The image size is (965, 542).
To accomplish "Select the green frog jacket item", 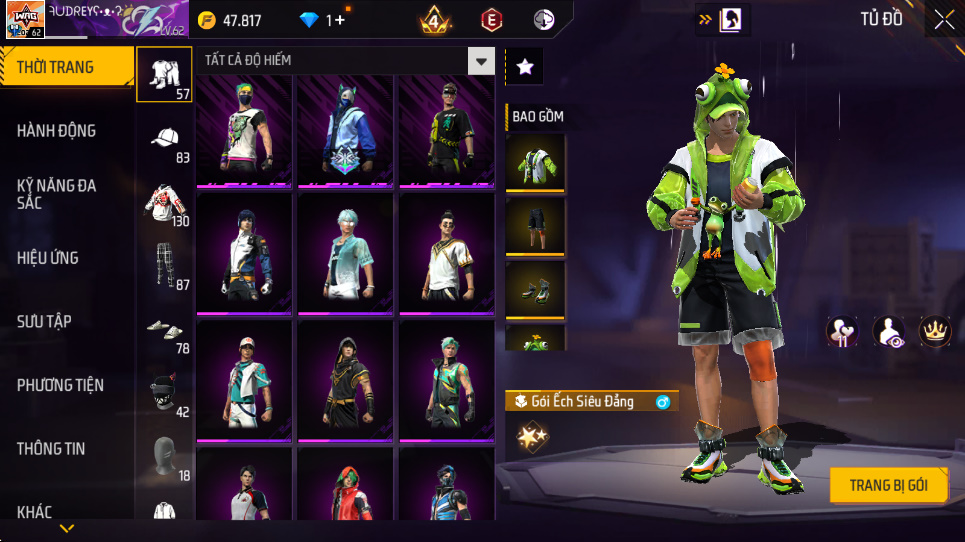I will [x=535, y=163].
